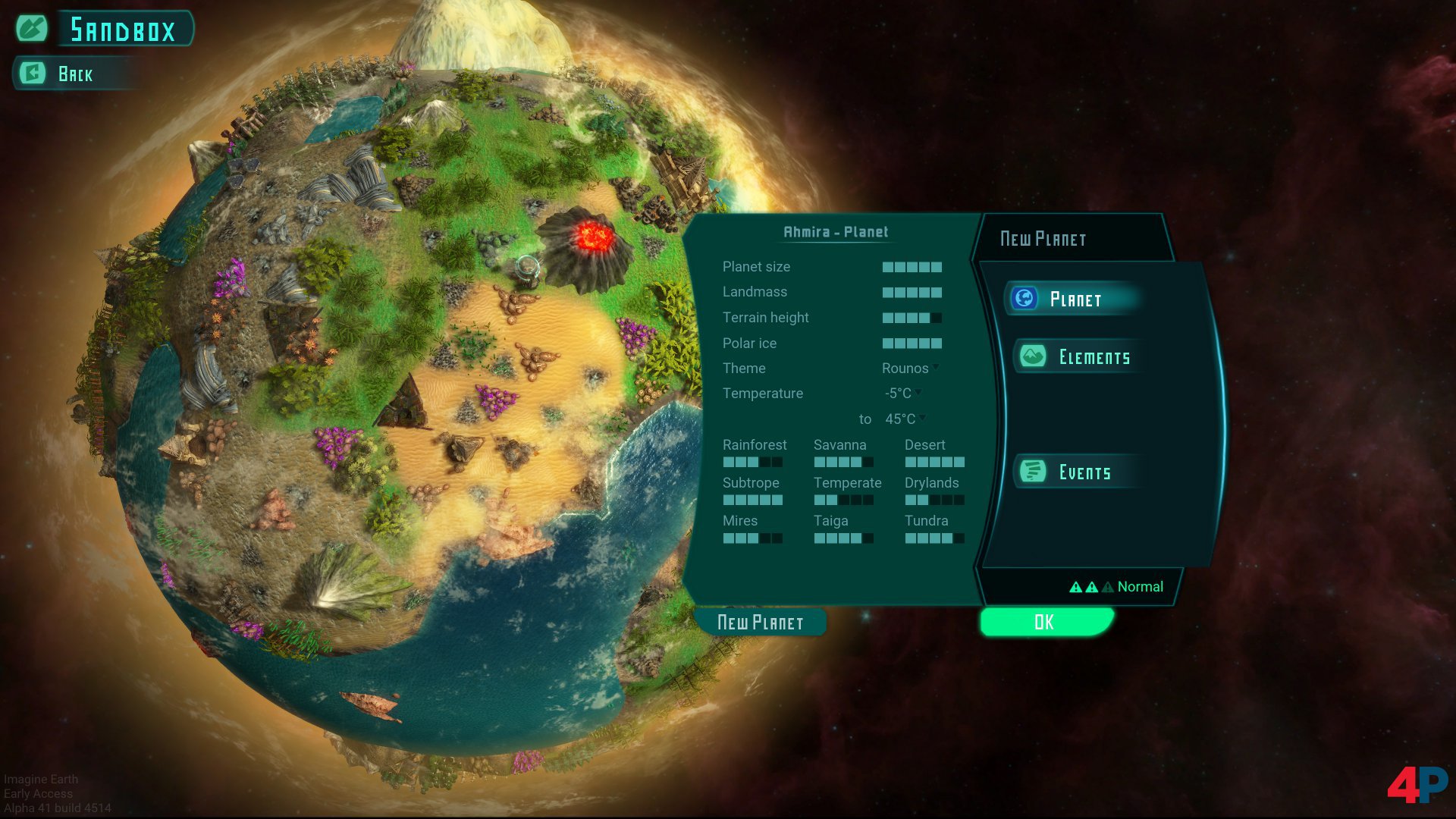Change the maximum temperature 45°C dropdown
Image resolution: width=1456 pixels, height=819 pixels.
pyautogui.click(x=905, y=419)
